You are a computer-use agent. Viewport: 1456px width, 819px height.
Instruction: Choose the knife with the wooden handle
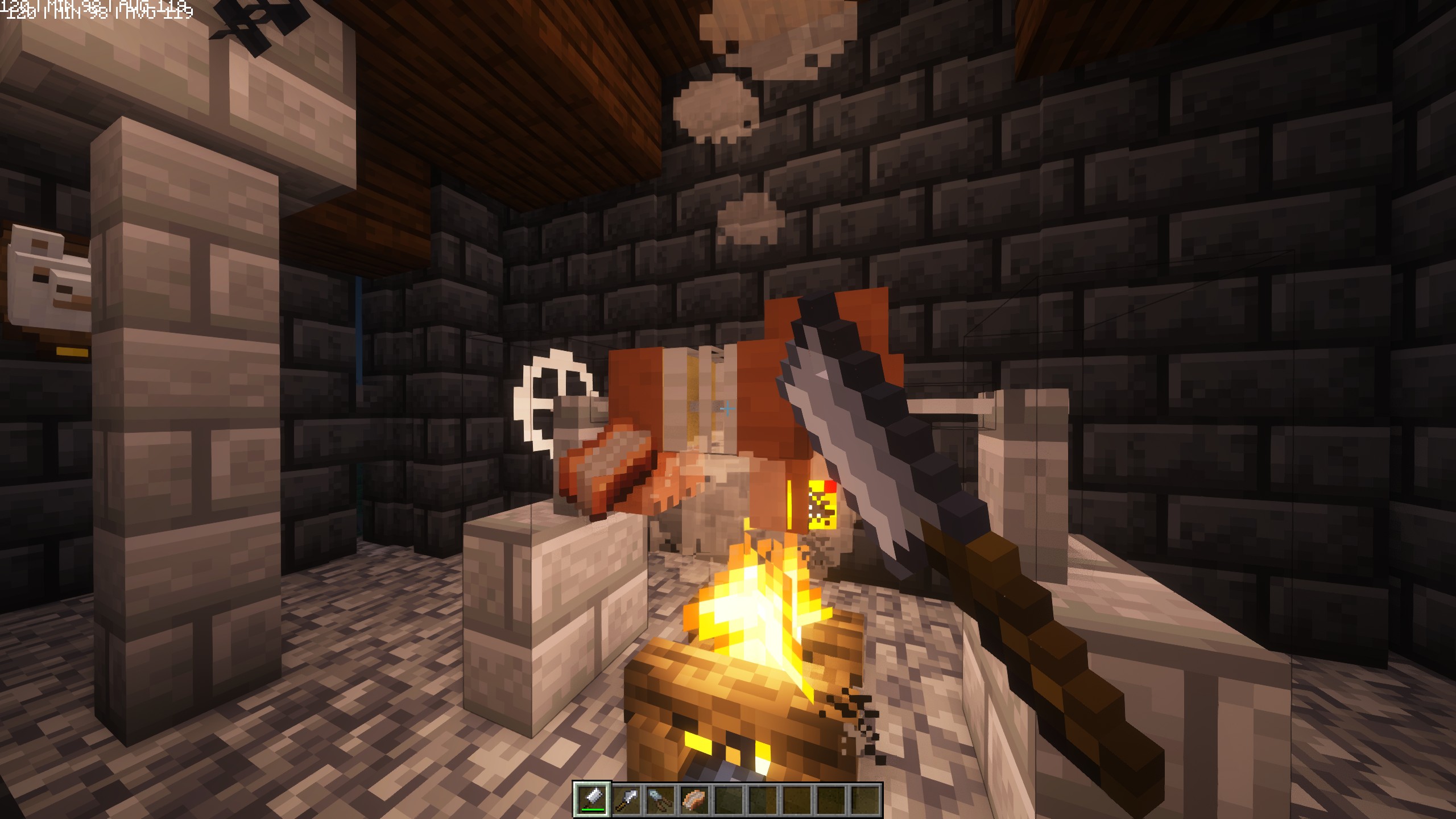pyautogui.click(x=626, y=799)
